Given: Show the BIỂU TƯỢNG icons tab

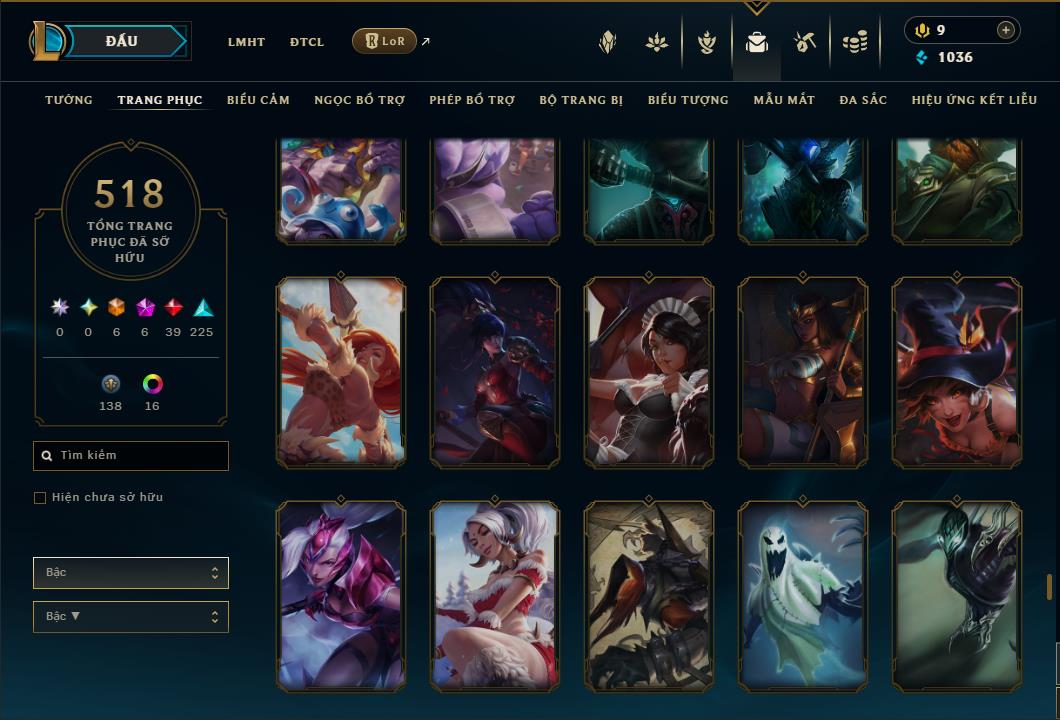Looking at the screenshot, I should pyautogui.click(x=688, y=100).
